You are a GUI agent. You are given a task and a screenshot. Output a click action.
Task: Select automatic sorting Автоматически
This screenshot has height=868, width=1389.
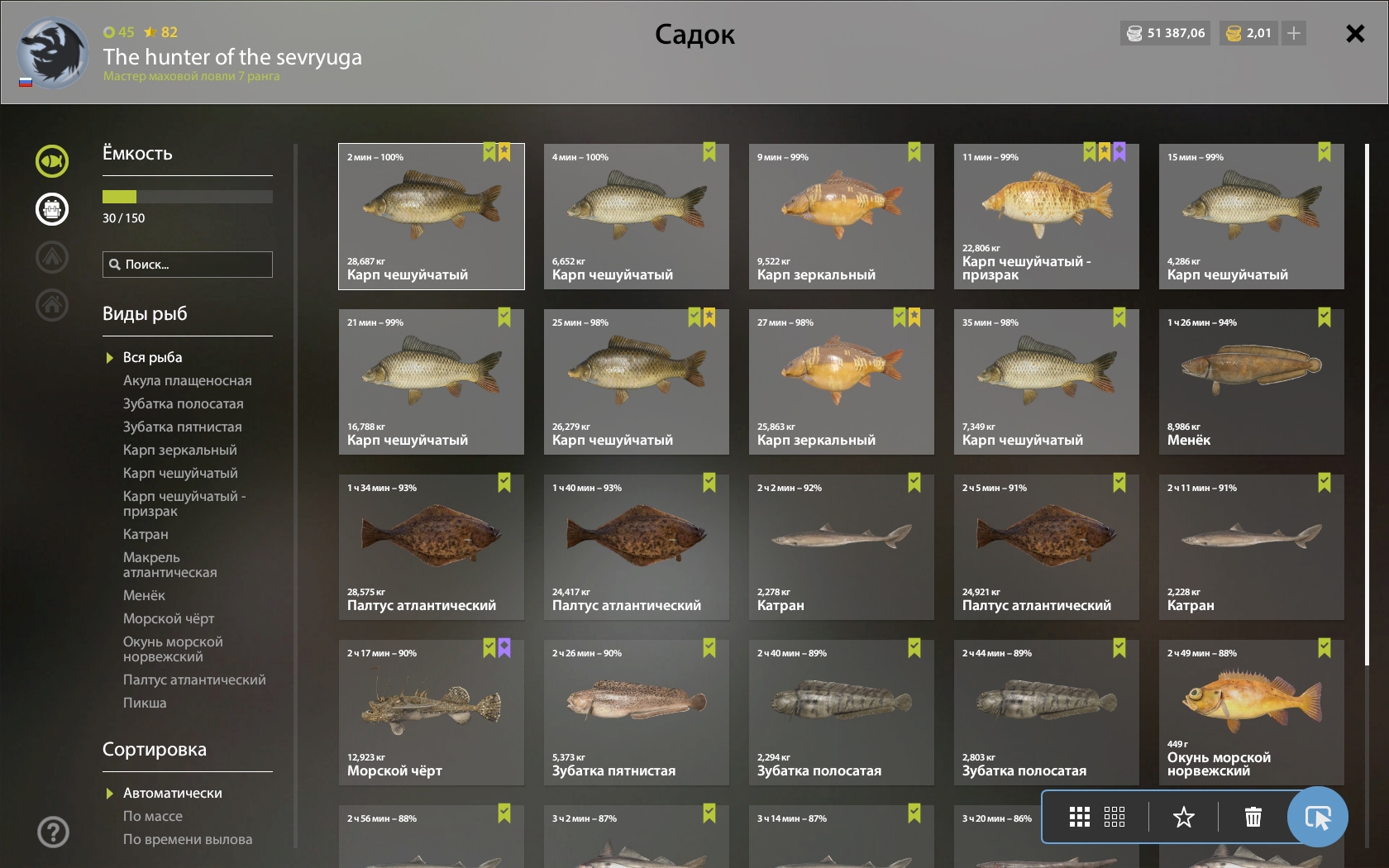[x=172, y=793]
